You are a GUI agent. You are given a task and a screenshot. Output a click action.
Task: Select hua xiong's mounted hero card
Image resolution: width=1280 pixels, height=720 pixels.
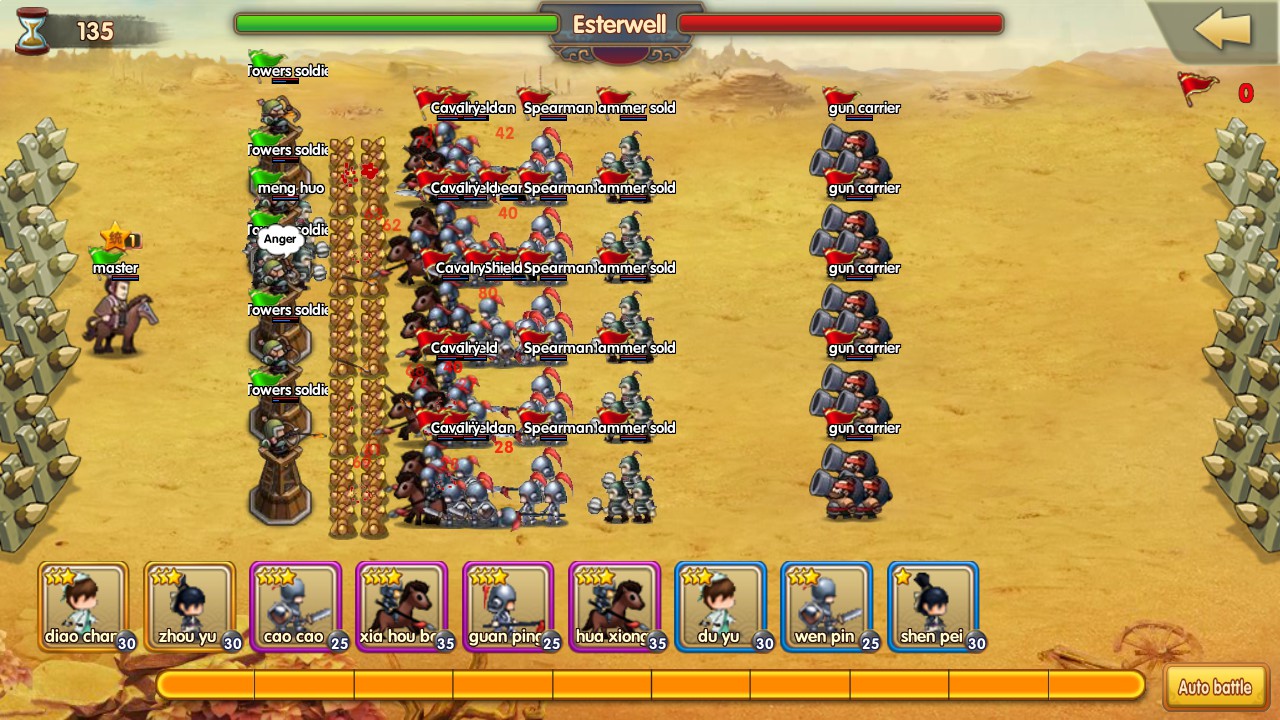pyautogui.click(x=613, y=605)
